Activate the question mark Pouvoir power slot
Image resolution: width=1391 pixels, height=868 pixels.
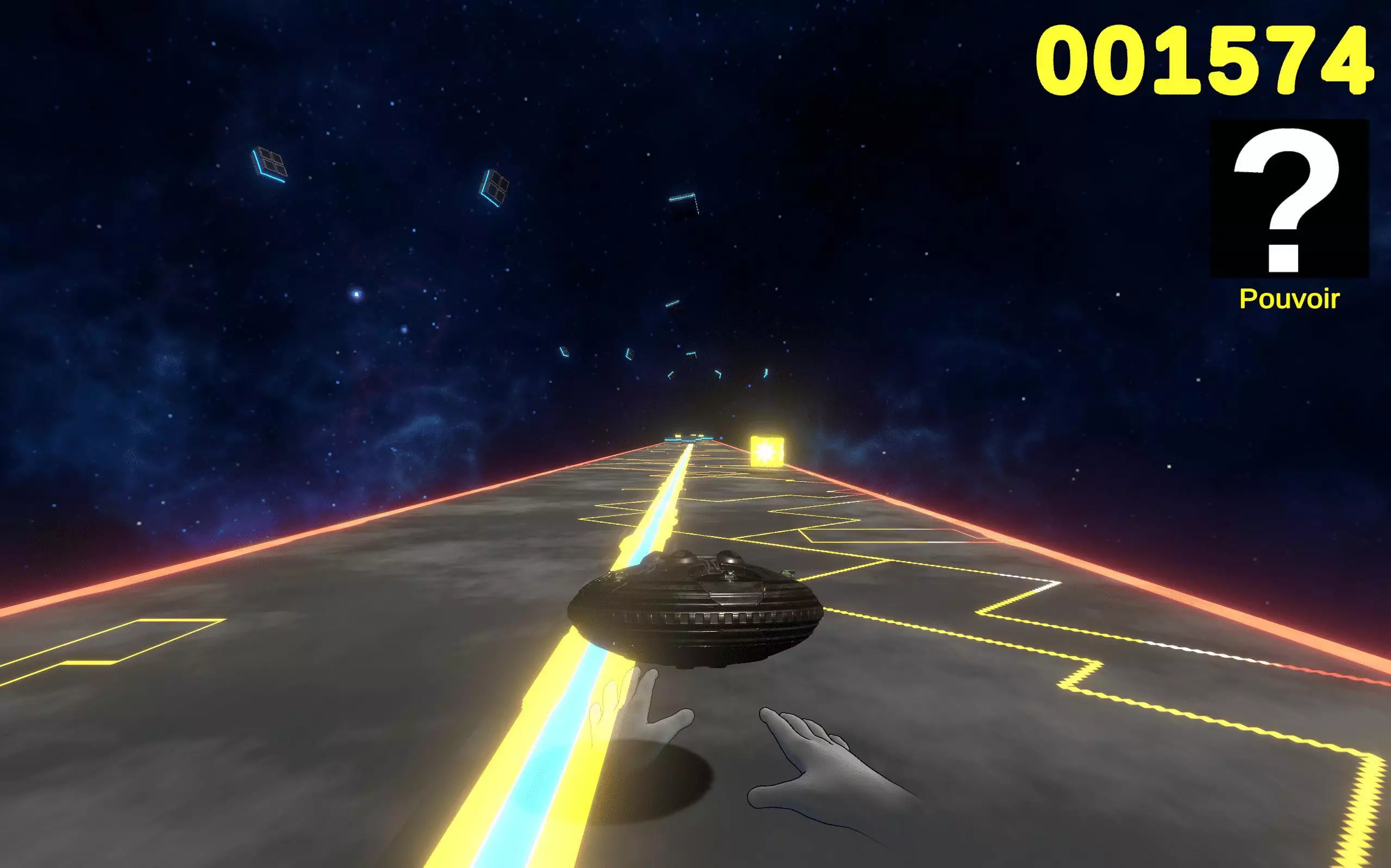pyautogui.click(x=1289, y=199)
